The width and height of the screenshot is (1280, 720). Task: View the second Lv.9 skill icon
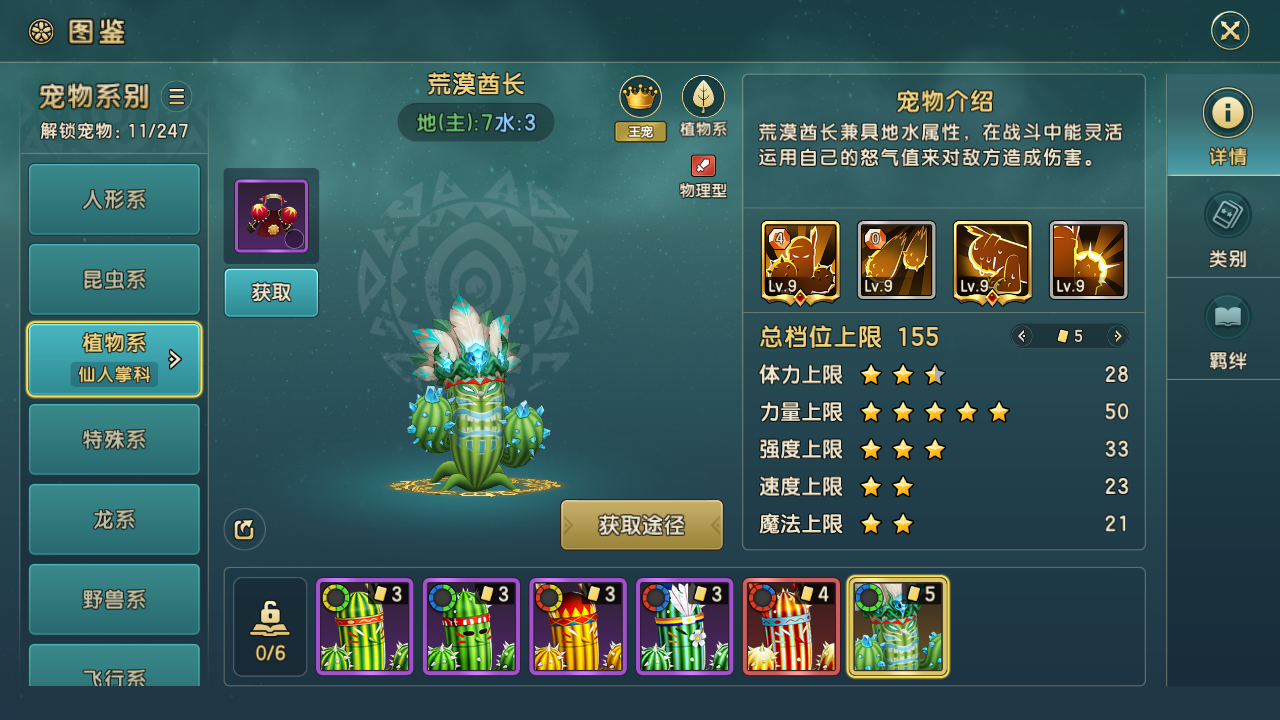pos(896,260)
